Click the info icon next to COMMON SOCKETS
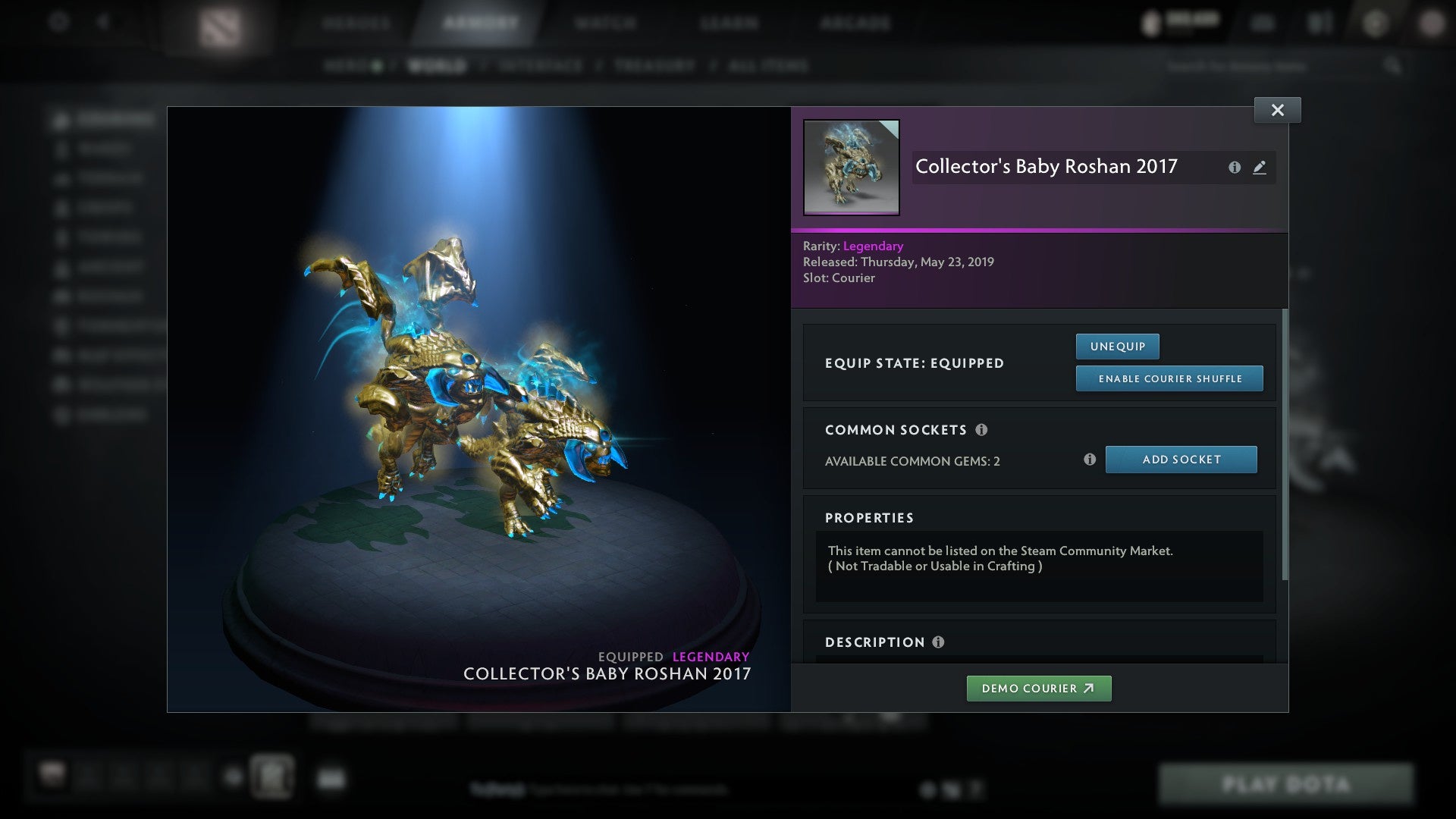Image resolution: width=1456 pixels, height=819 pixels. point(983,430)
